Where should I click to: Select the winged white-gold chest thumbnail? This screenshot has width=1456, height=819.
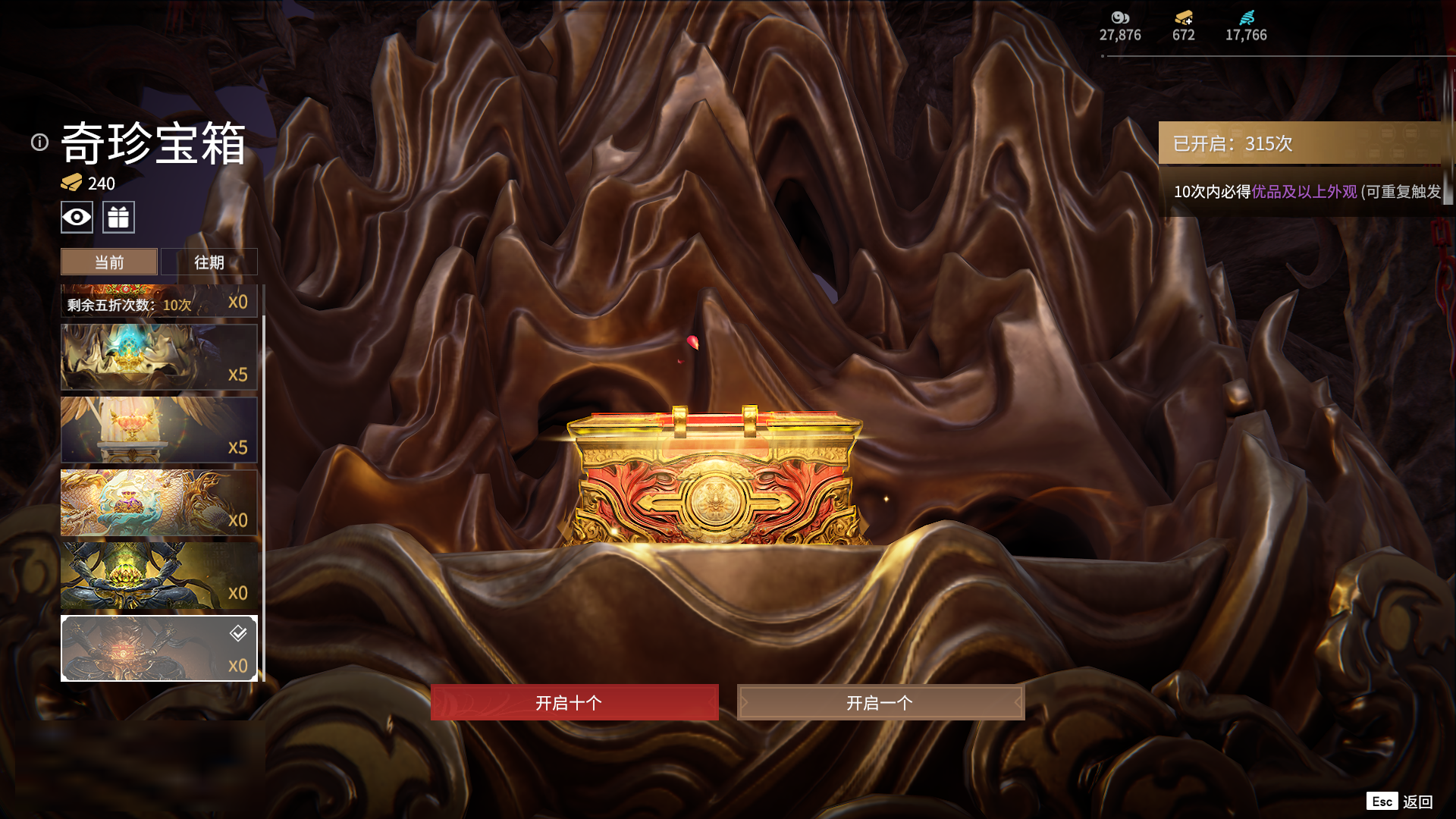[x=158, y=430]
